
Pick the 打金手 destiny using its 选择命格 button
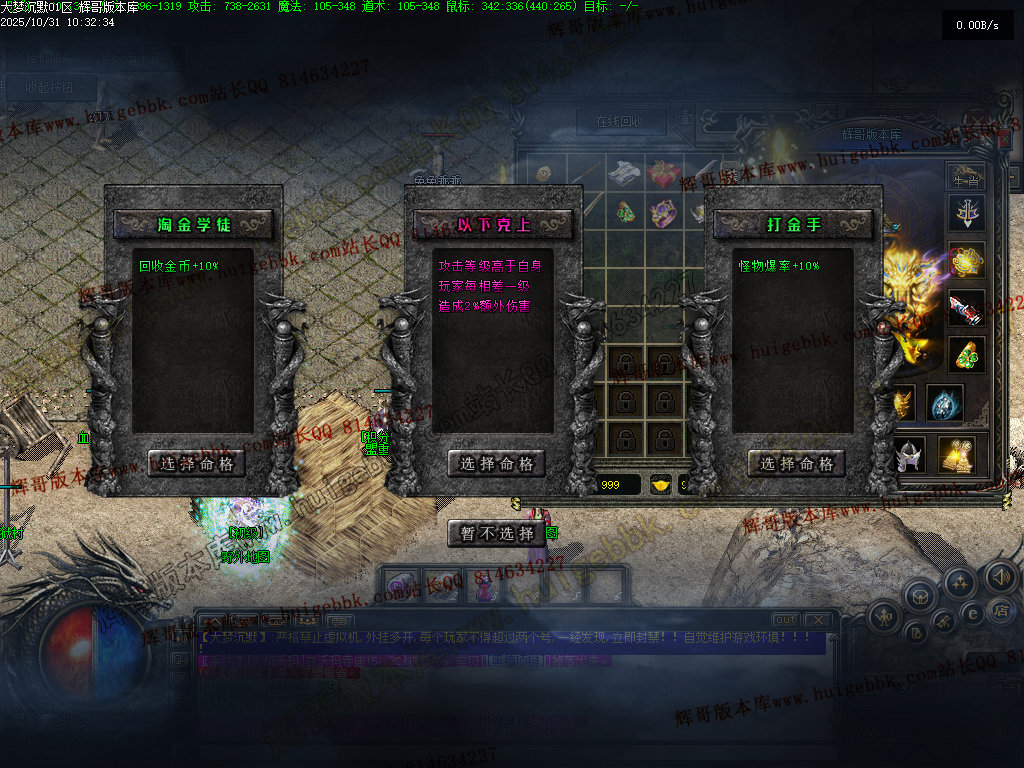pos(797,463)
